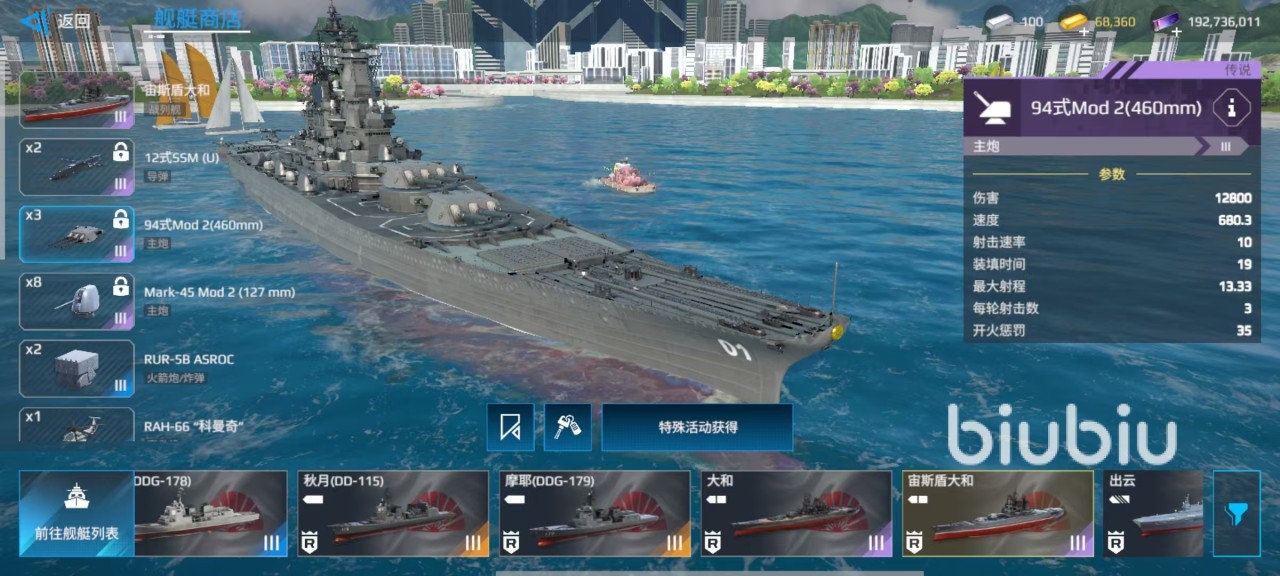Viewport: 1280px width, 576px height.
Task: Choose the 宙斯盾大和 card in the ship row
Action: pos(997,513)
